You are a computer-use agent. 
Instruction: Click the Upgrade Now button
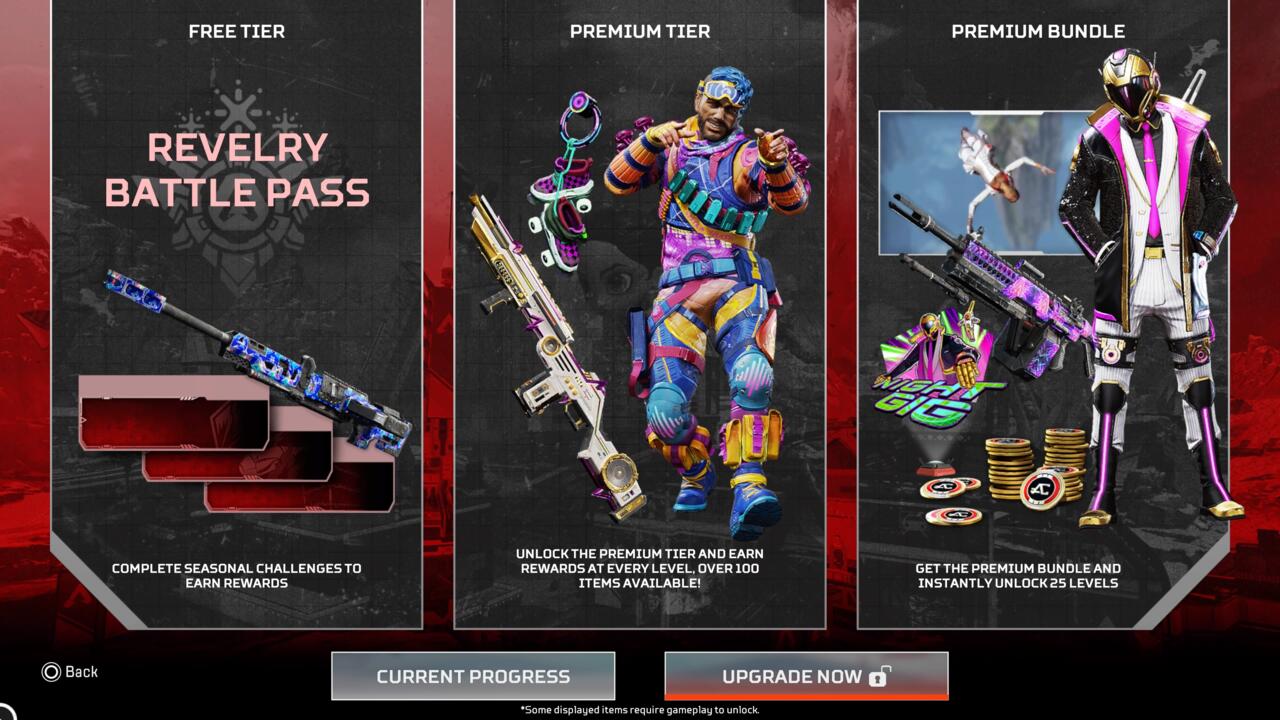(x=806, y=676)
